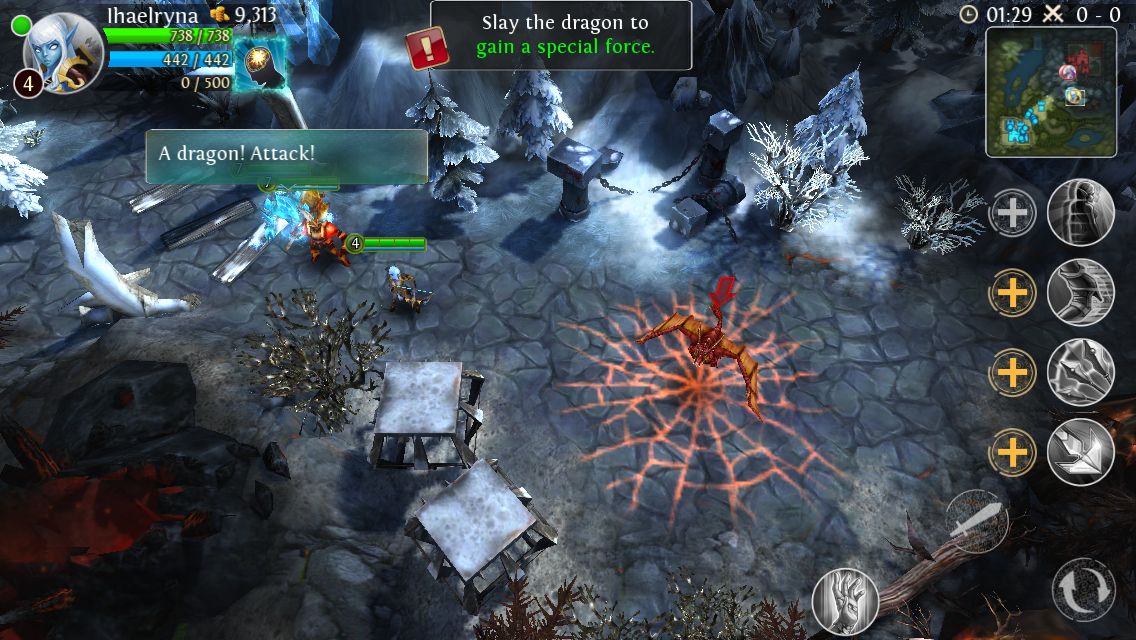Tap the Ihaelryna hero portrait

tap(62, 50)
